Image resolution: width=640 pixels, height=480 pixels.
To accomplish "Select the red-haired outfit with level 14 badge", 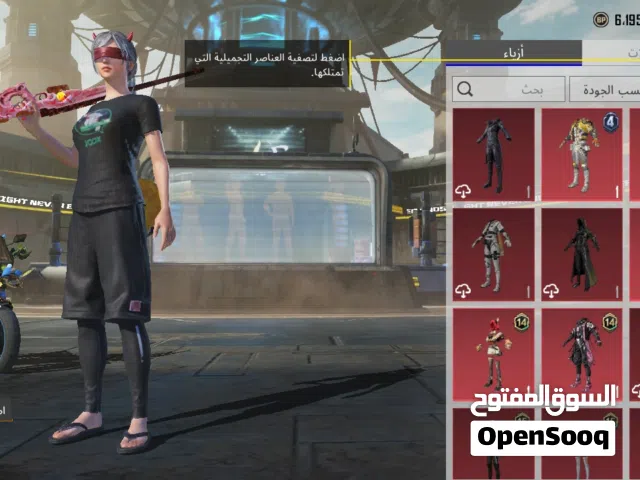I will click(493, 351).
